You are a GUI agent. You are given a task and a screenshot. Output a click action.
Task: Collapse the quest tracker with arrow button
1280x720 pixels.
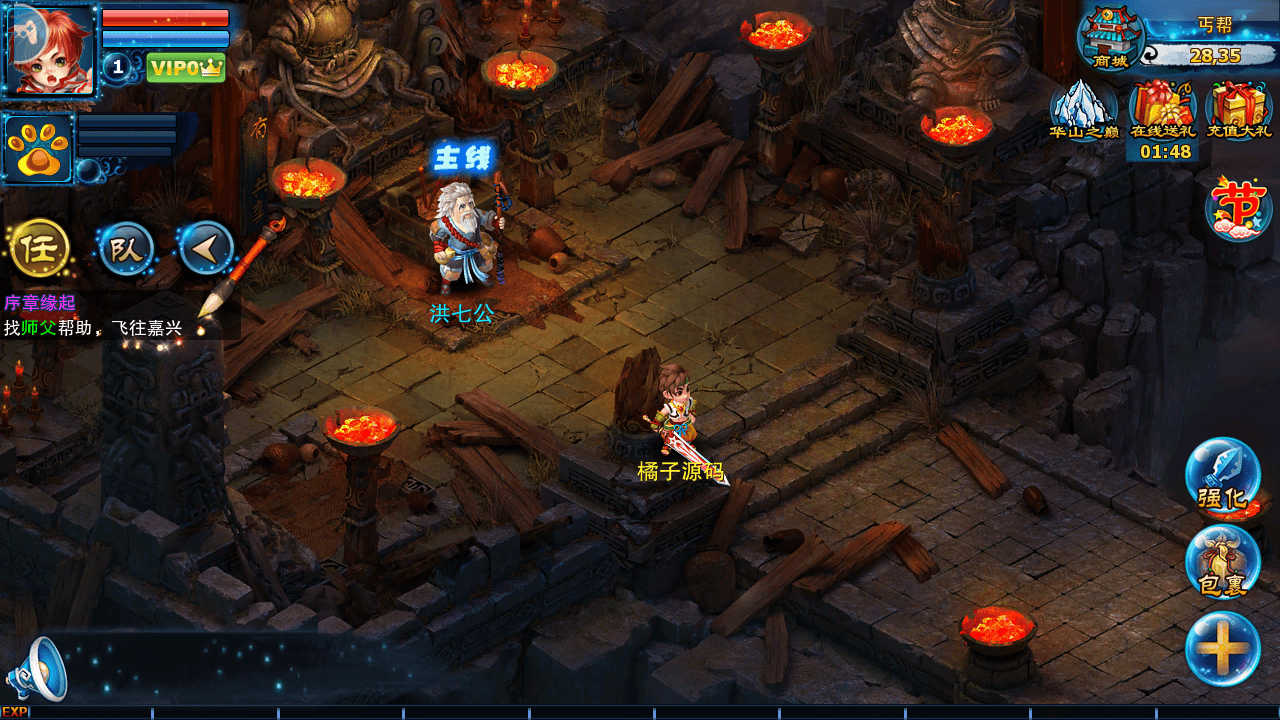tap(206, 248)
